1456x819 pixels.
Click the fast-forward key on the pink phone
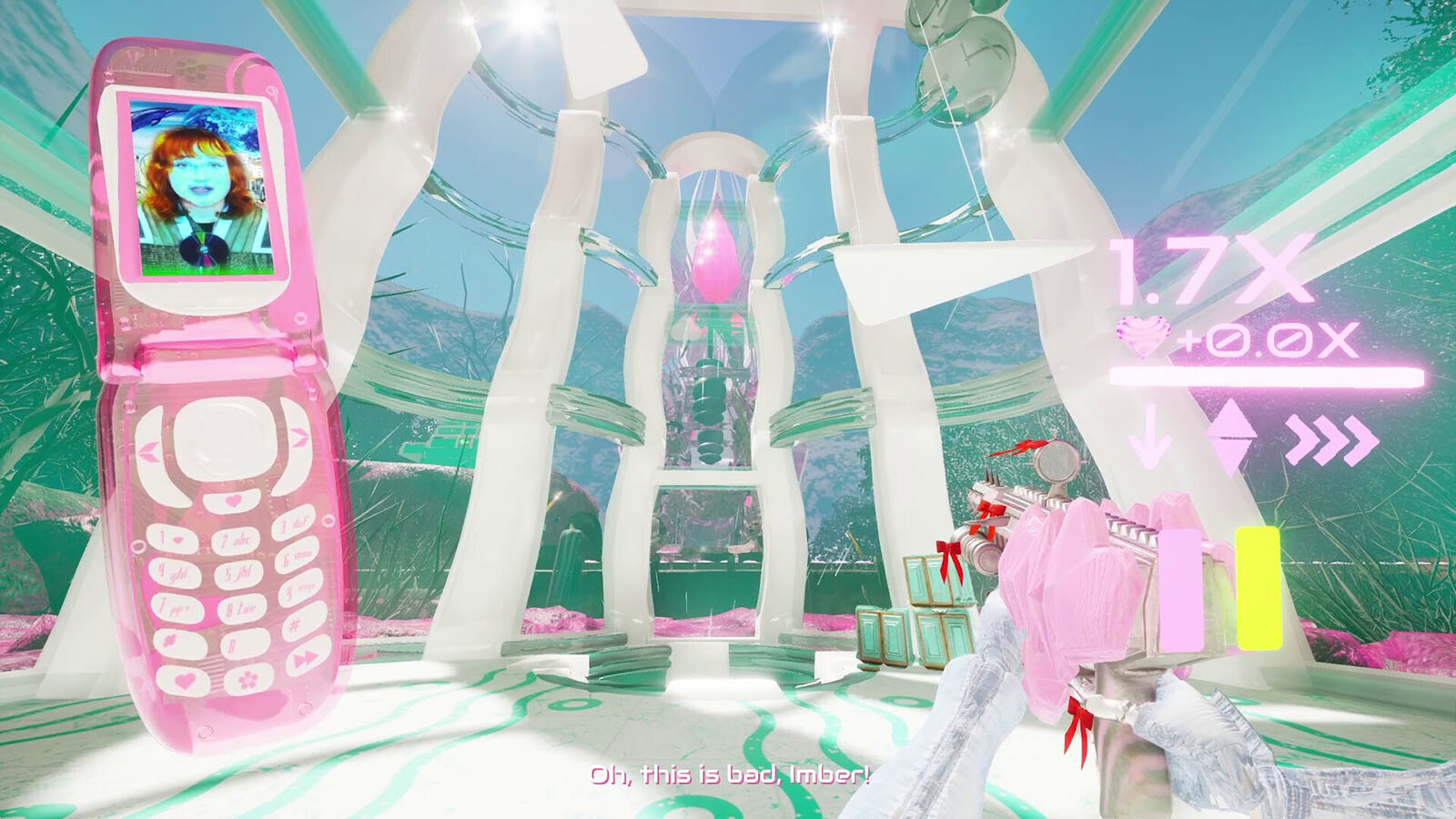[x=307, y=658]
